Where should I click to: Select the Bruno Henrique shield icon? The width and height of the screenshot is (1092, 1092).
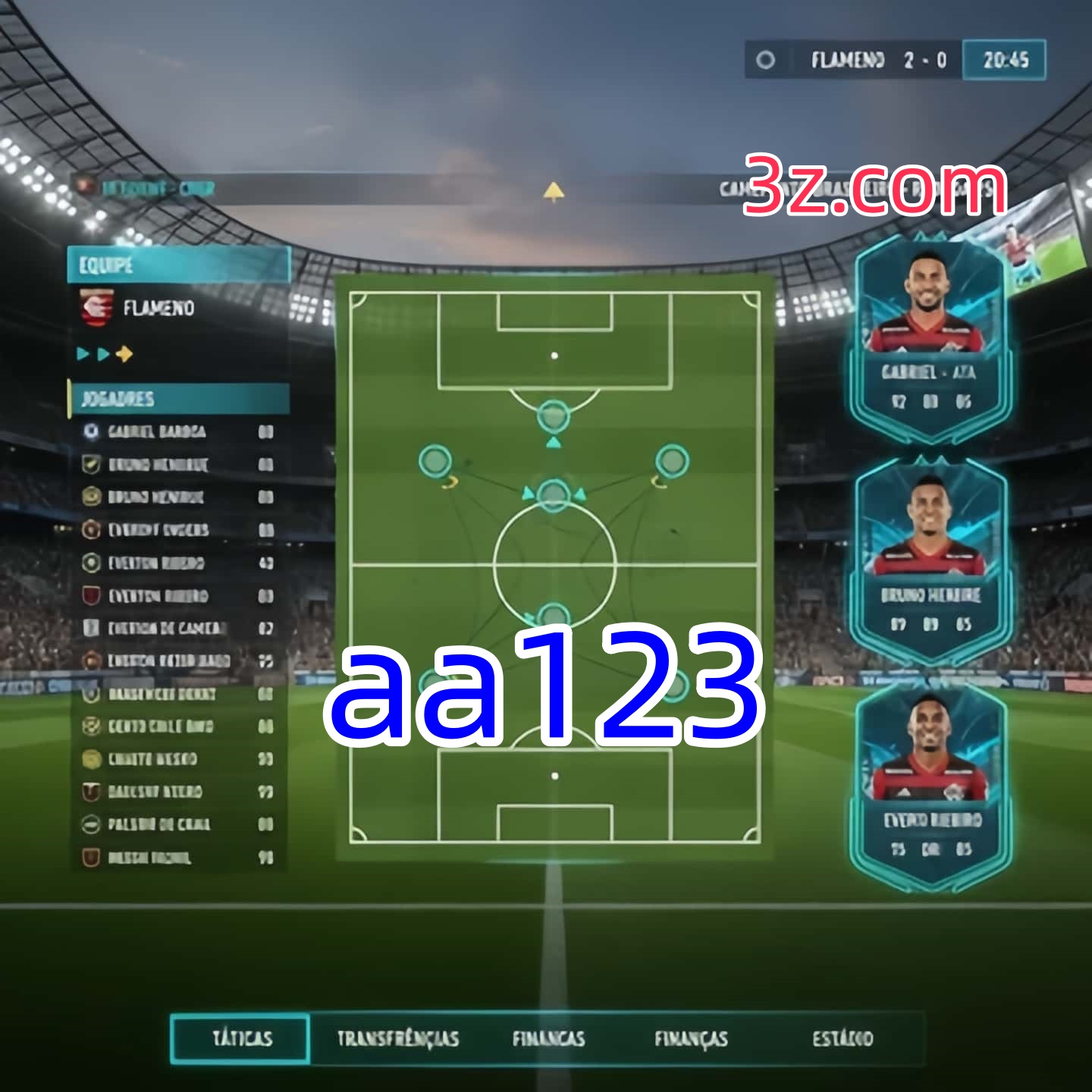click(x=89, y=465)
